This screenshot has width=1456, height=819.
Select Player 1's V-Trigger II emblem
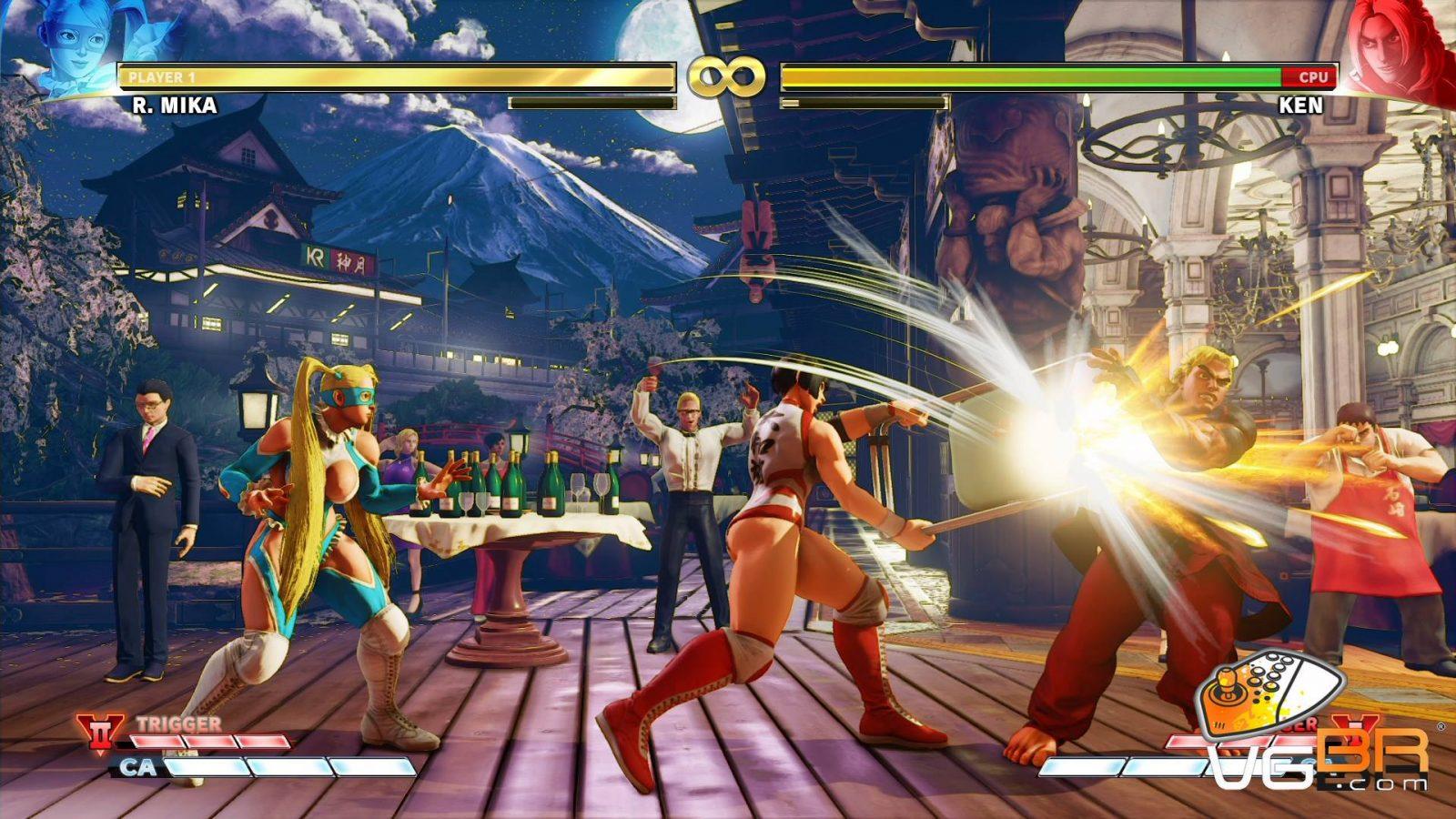(100, 732)
